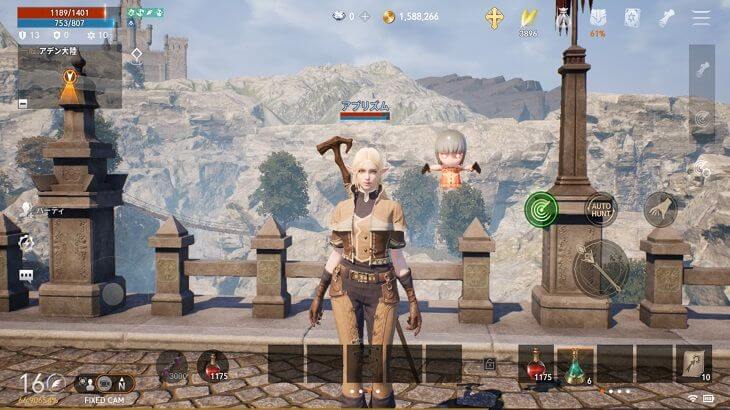Click the round red potion showing 1175
The image size is (730, 410).
pos(212,366)
